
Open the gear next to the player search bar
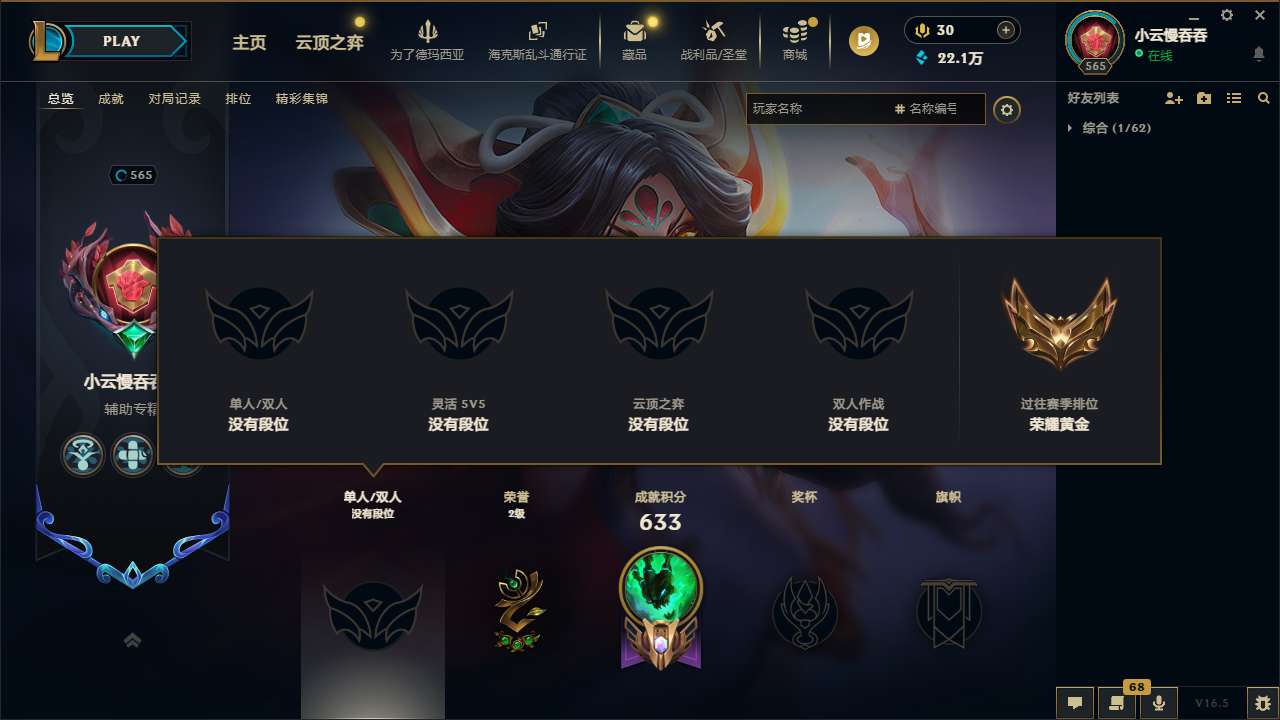[x=1007, y=109]
